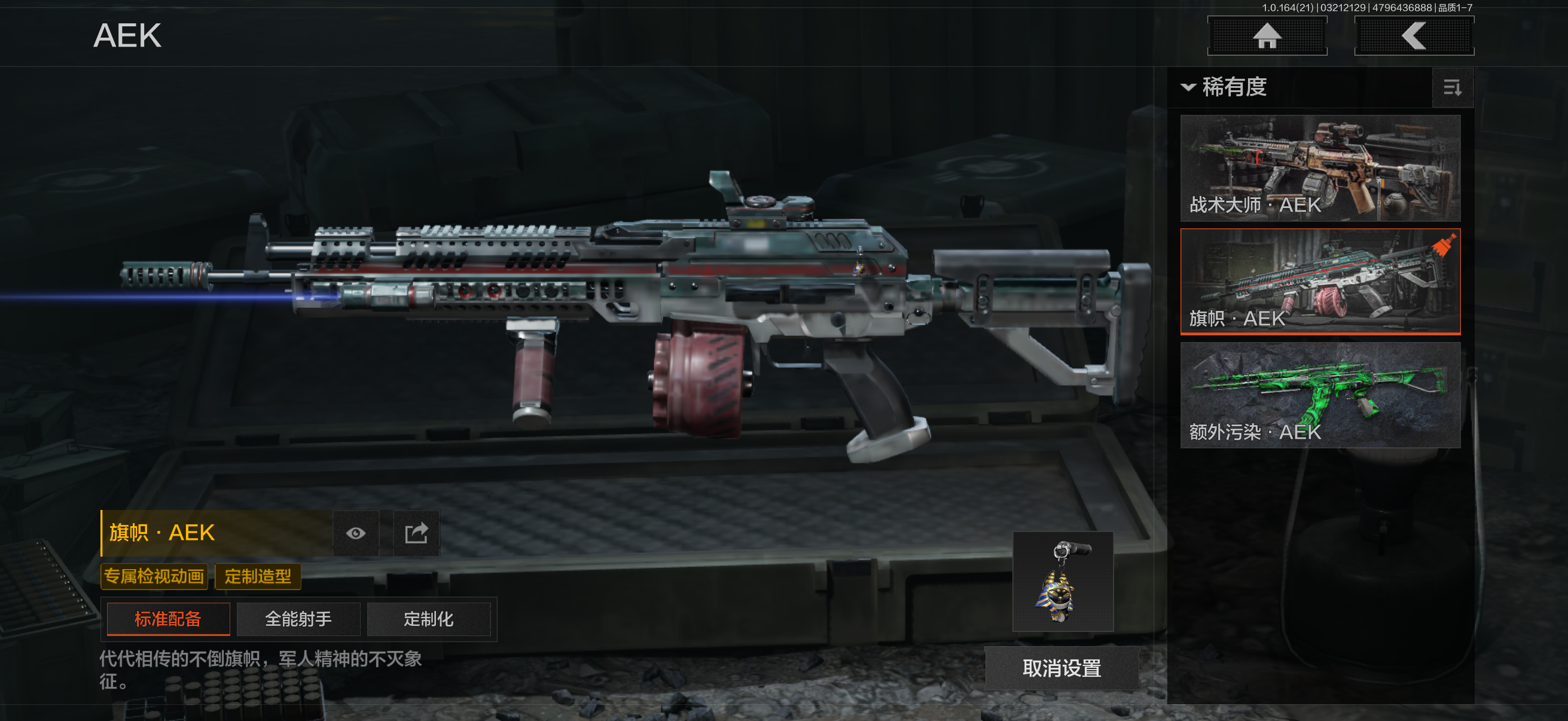Switch to the 标准配备 tab

(x=168, y=619)
